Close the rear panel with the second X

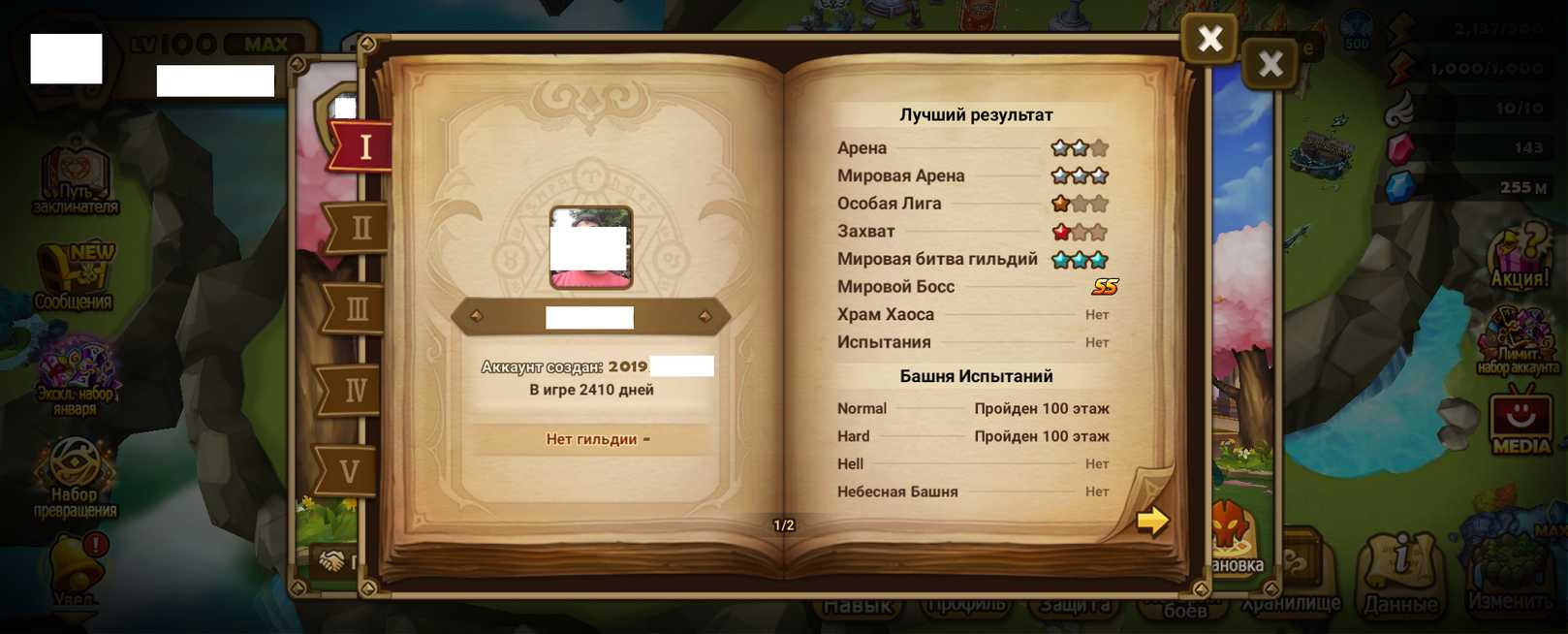click(x=1270, y=64)
